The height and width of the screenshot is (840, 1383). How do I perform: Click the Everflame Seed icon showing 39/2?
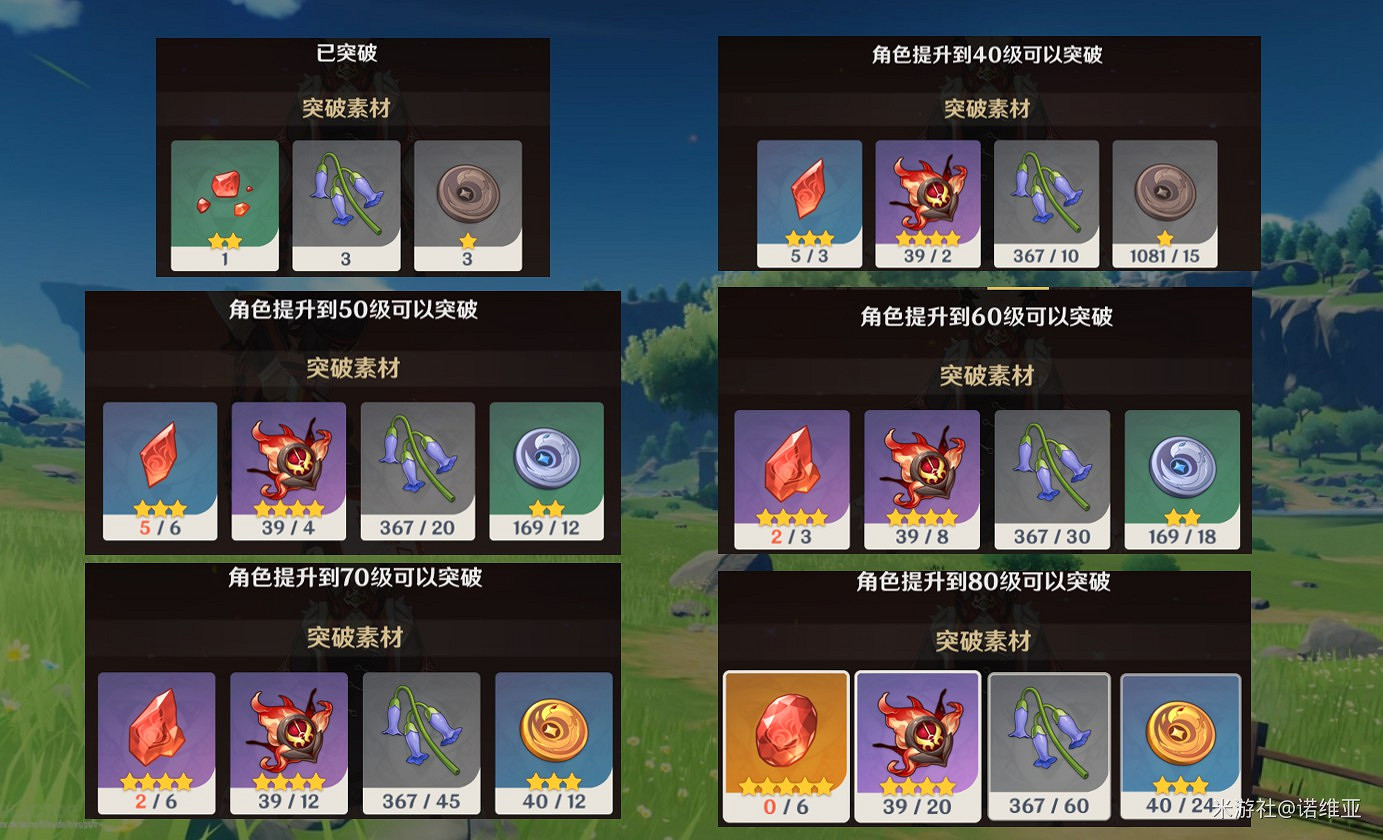[927, 198]
